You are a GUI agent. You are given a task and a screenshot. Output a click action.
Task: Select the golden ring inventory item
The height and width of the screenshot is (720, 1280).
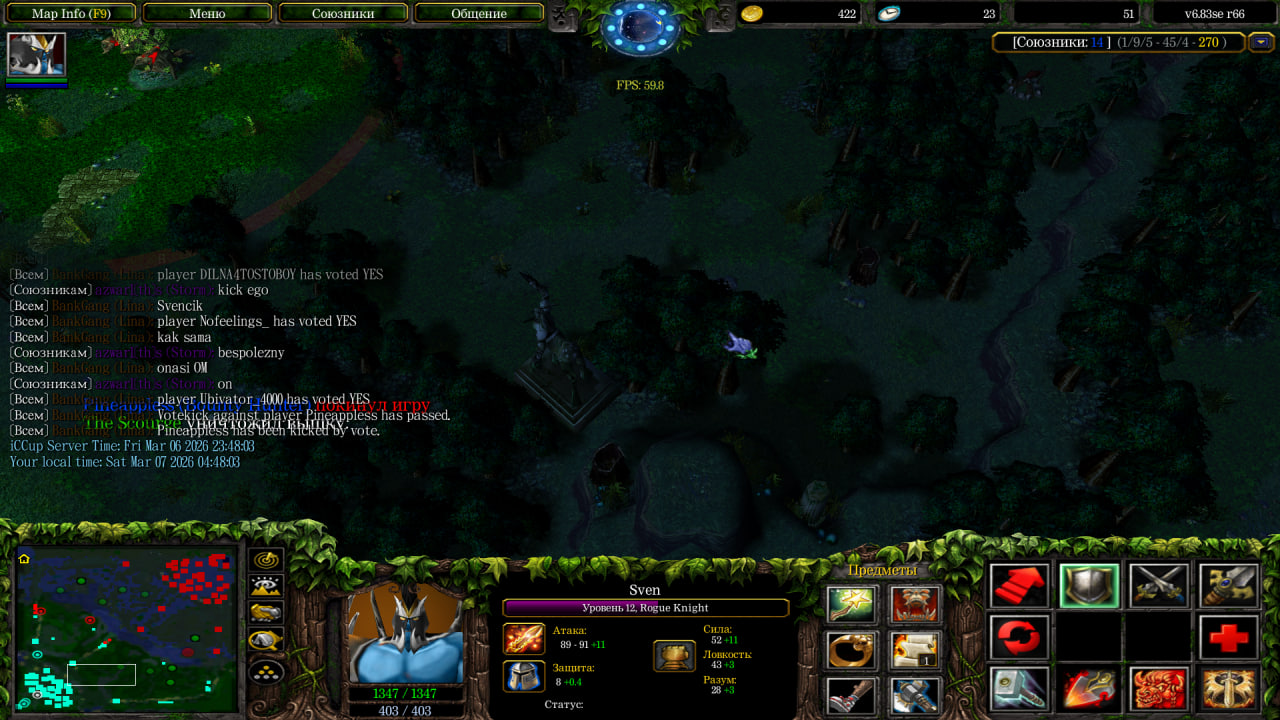click(852, 650)
